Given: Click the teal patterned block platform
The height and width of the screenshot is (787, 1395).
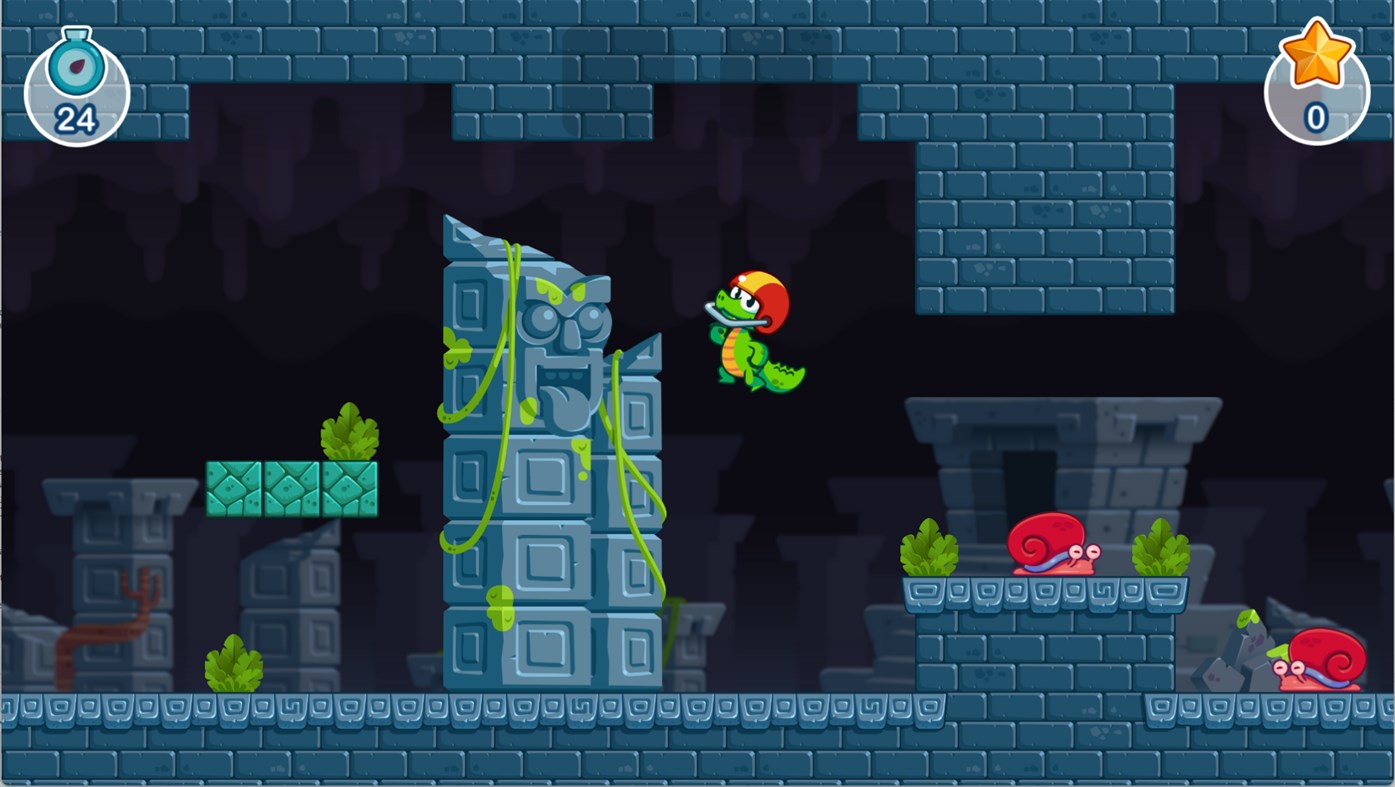Looking at the screenshot, I should point(291,488).
